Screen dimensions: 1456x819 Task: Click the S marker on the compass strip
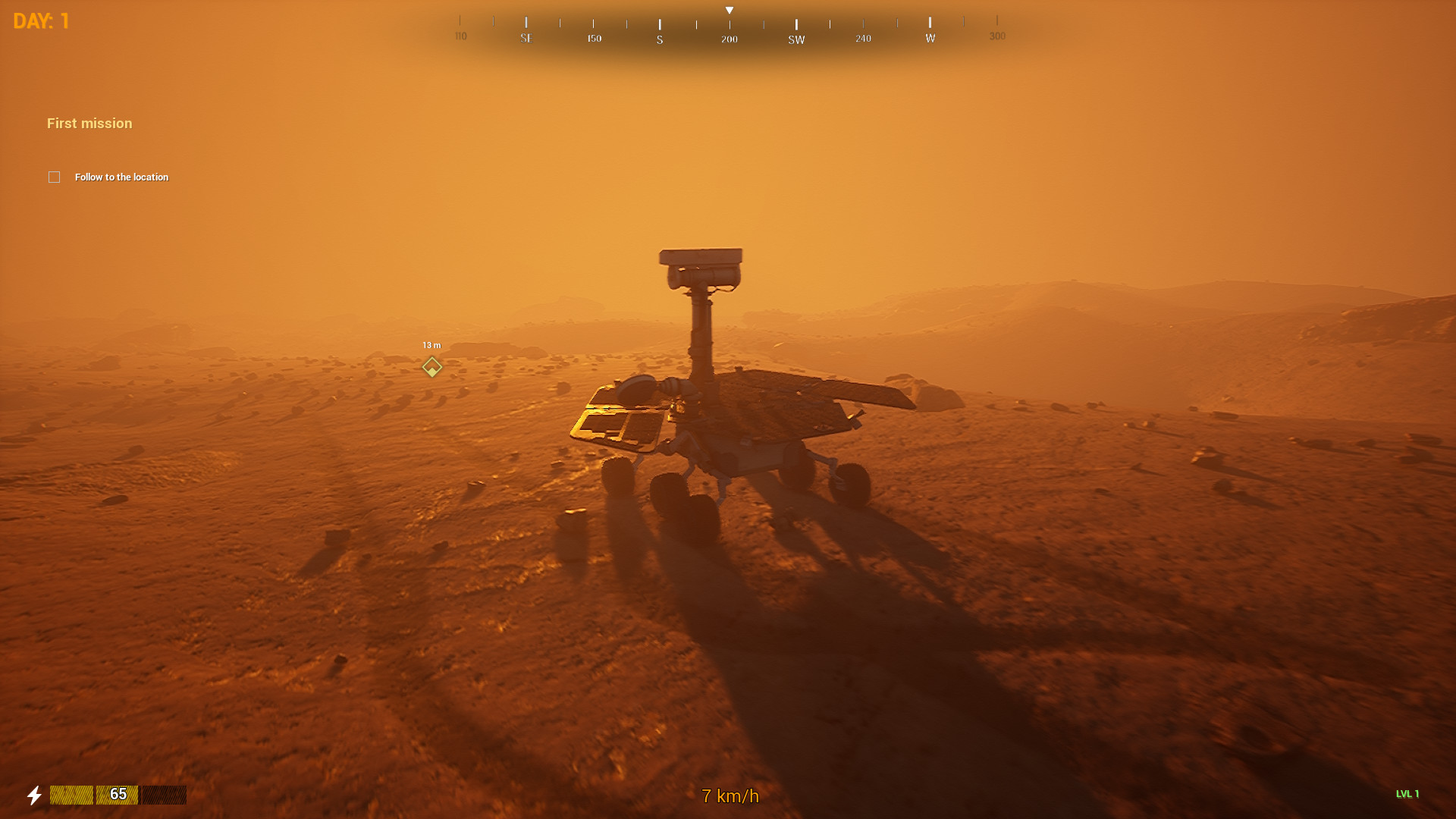[659, 38]
